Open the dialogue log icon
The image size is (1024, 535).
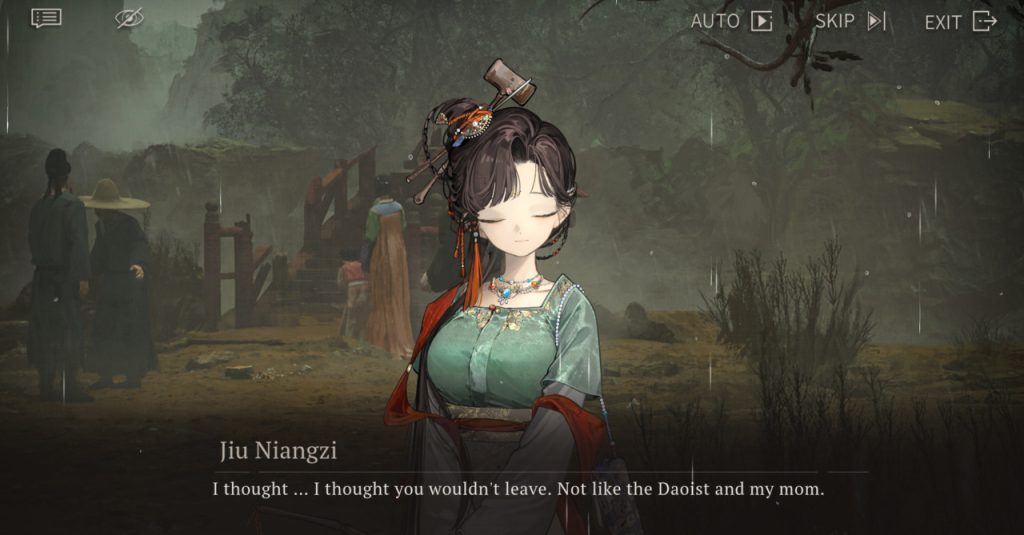coord(46,18)
